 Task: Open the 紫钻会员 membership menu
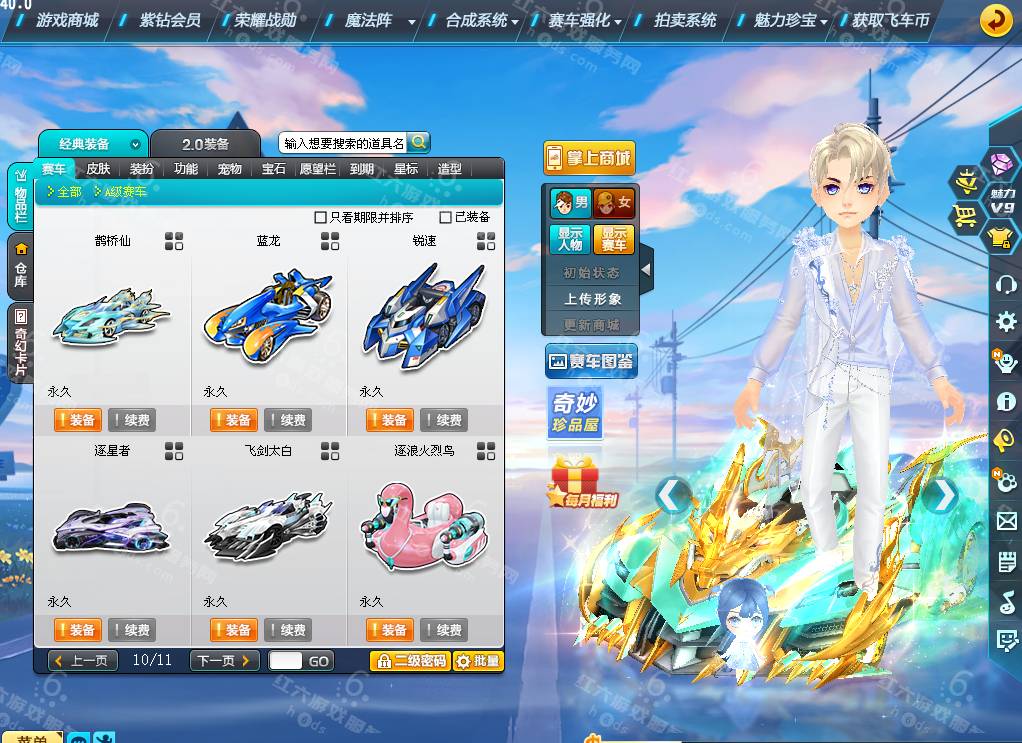tap(169, 20)
